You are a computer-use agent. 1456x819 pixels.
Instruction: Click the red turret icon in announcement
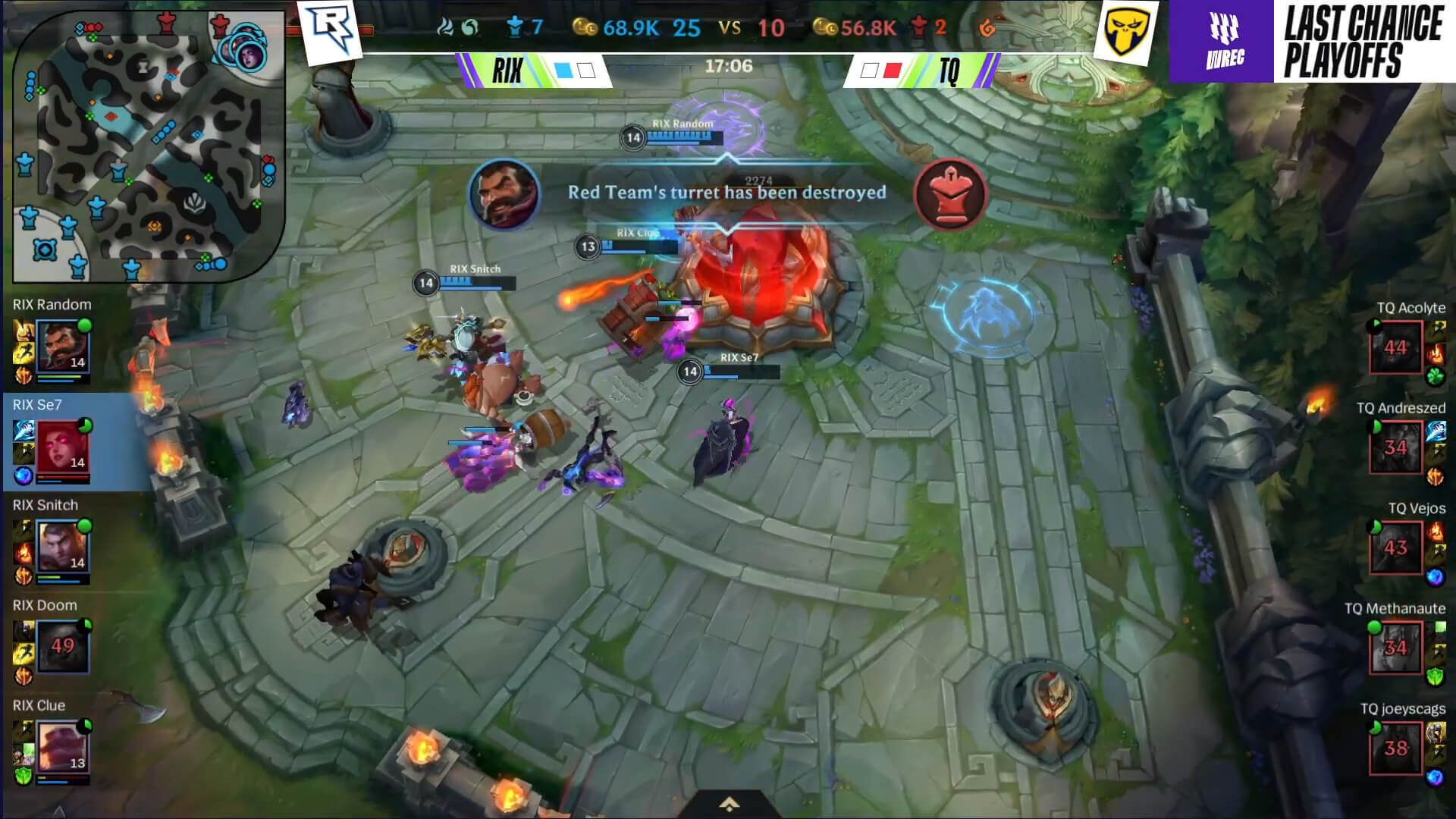(950, 193)
